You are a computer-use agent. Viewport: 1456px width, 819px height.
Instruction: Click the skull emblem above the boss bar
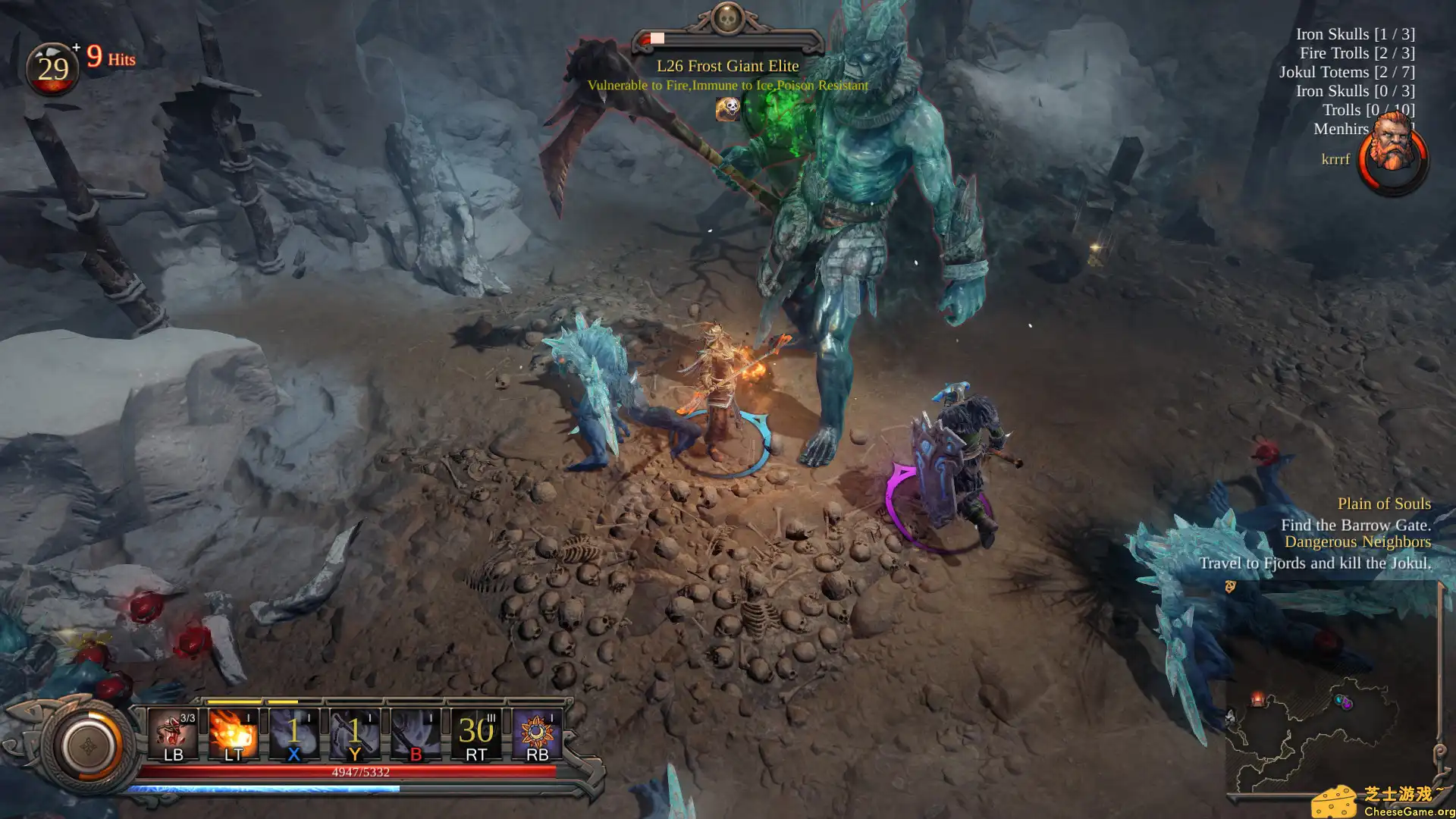726,20
